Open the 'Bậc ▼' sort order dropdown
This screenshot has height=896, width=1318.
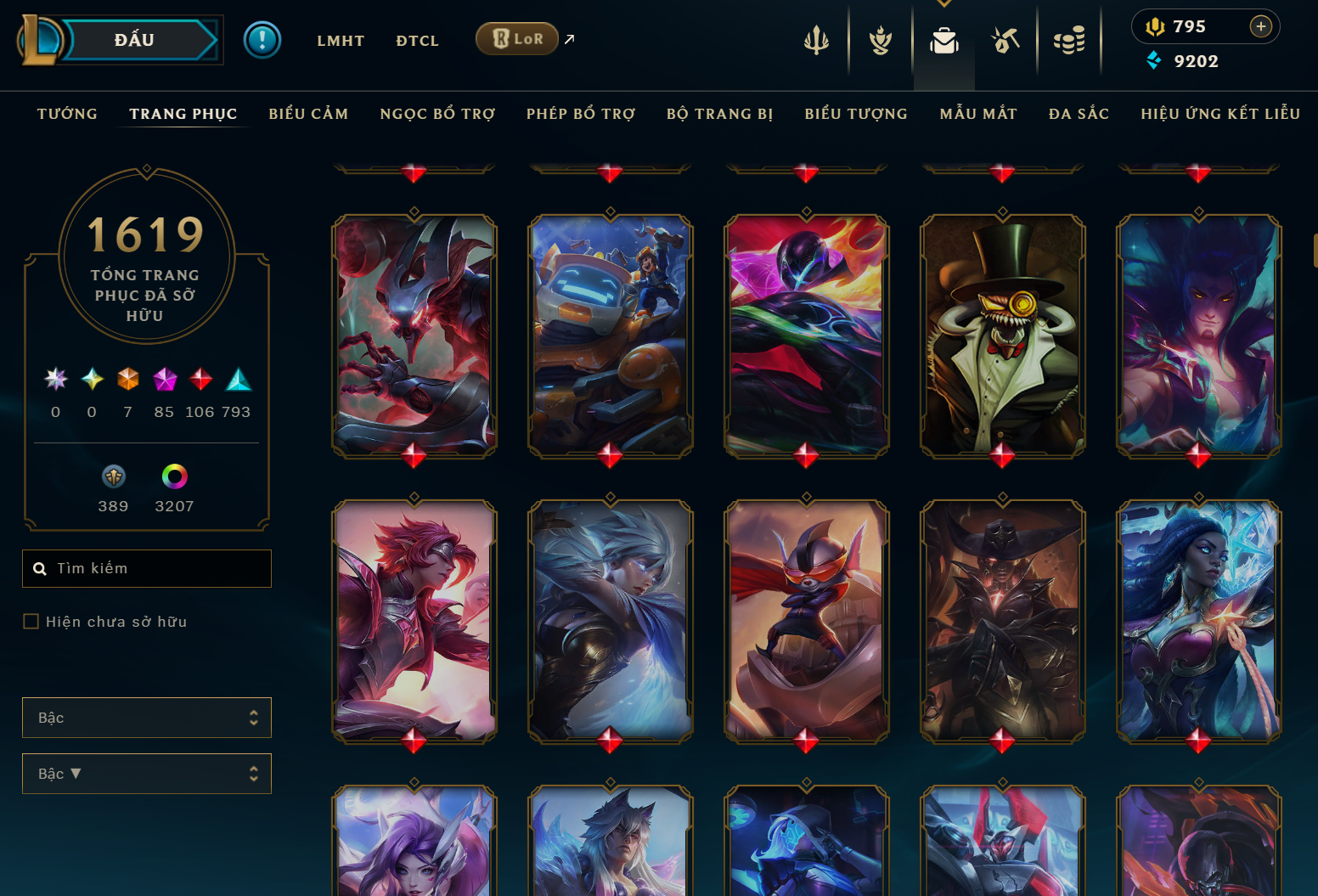coord(146,774)
